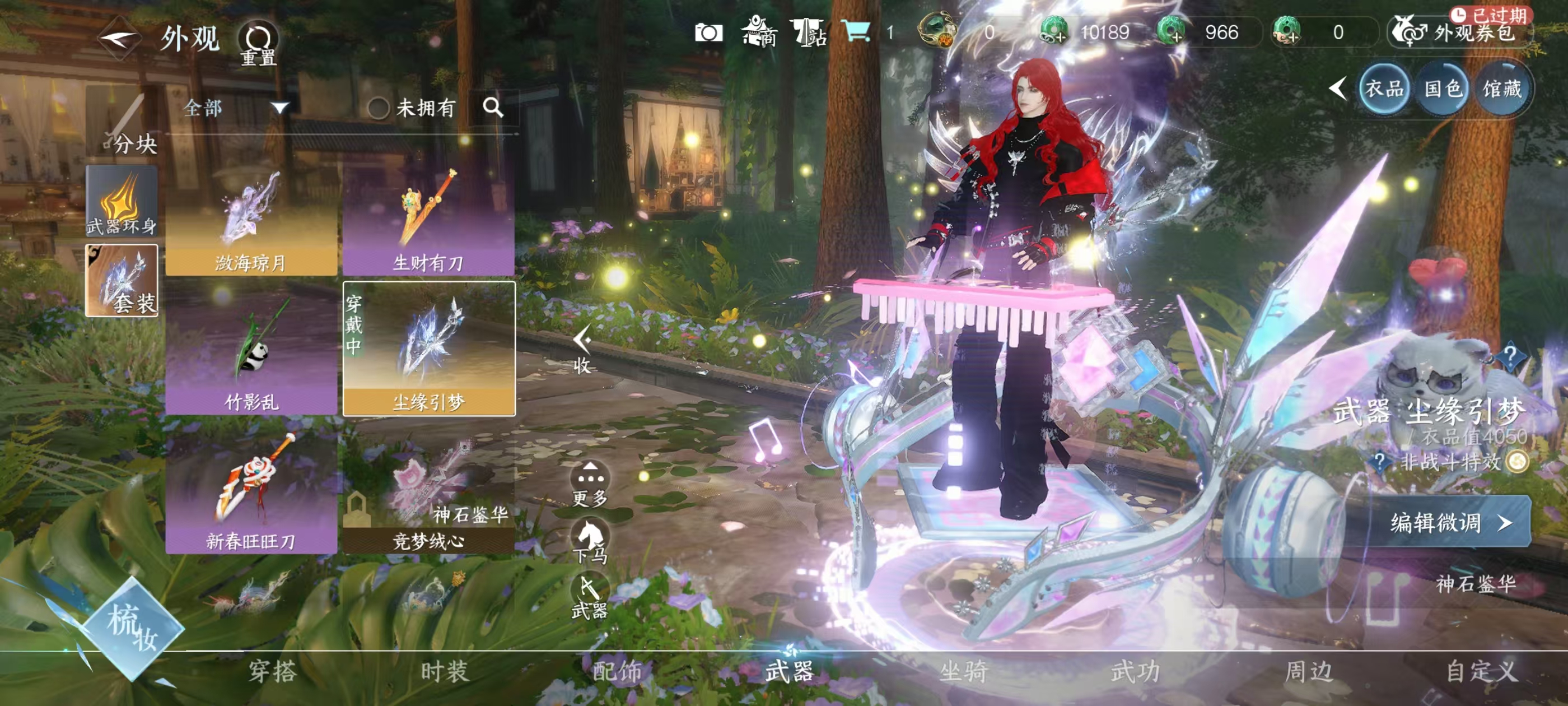Open the 全部 filter dropdown
The image size is (1568, 706).
[234, 109]
